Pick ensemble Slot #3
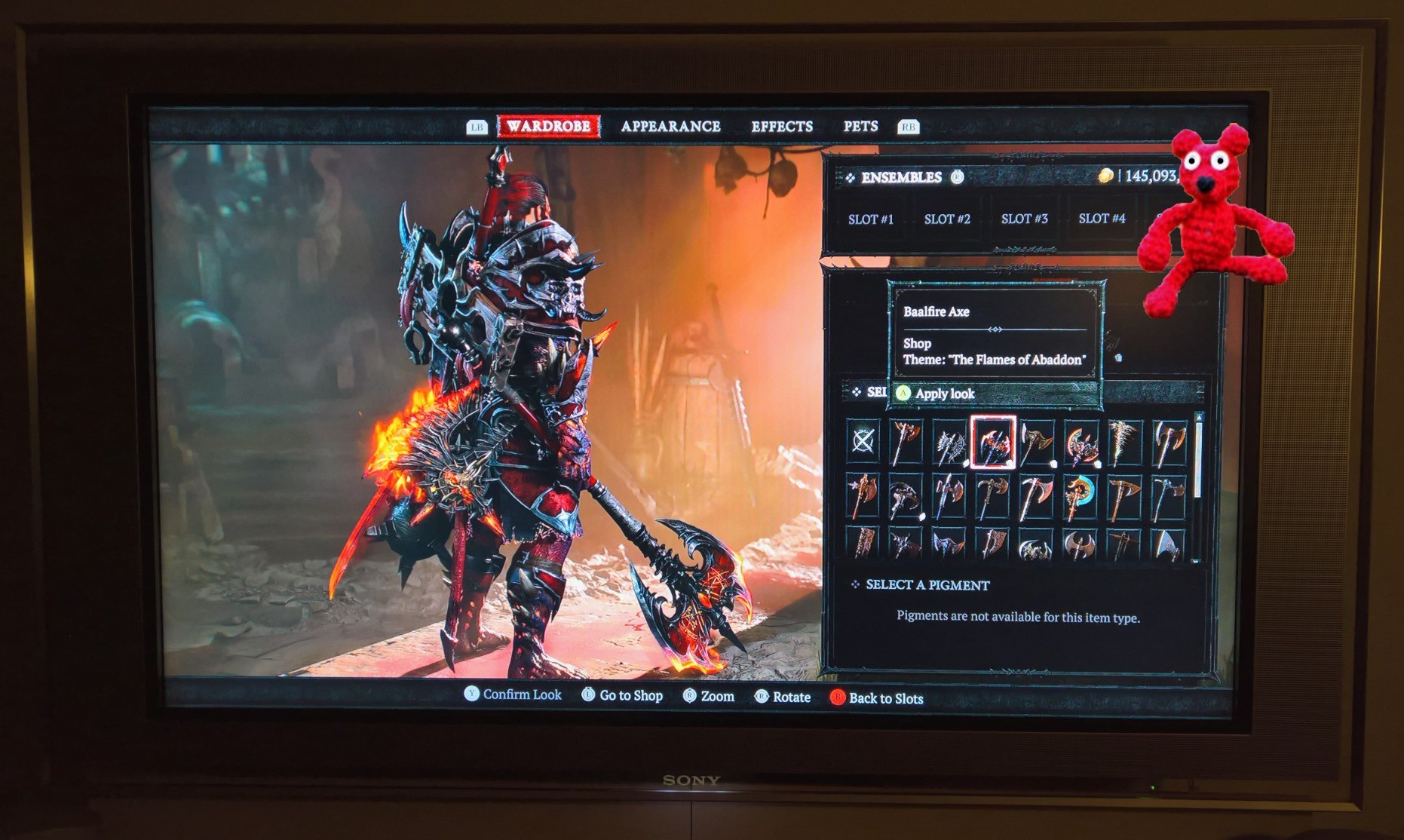 tap(1024, 219)
